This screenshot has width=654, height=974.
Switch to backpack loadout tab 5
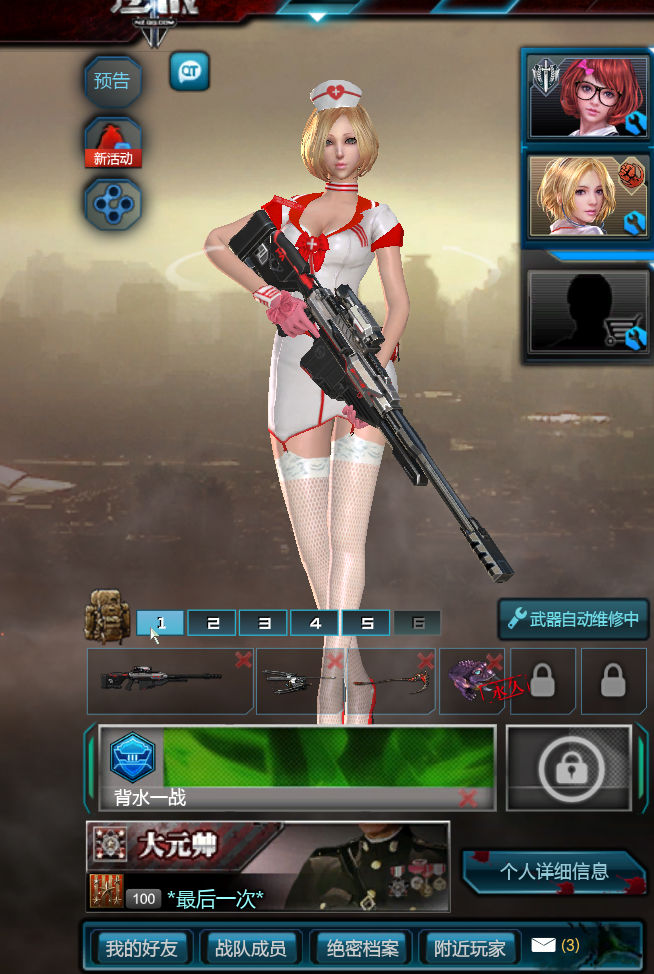click(x=367, y=623)
